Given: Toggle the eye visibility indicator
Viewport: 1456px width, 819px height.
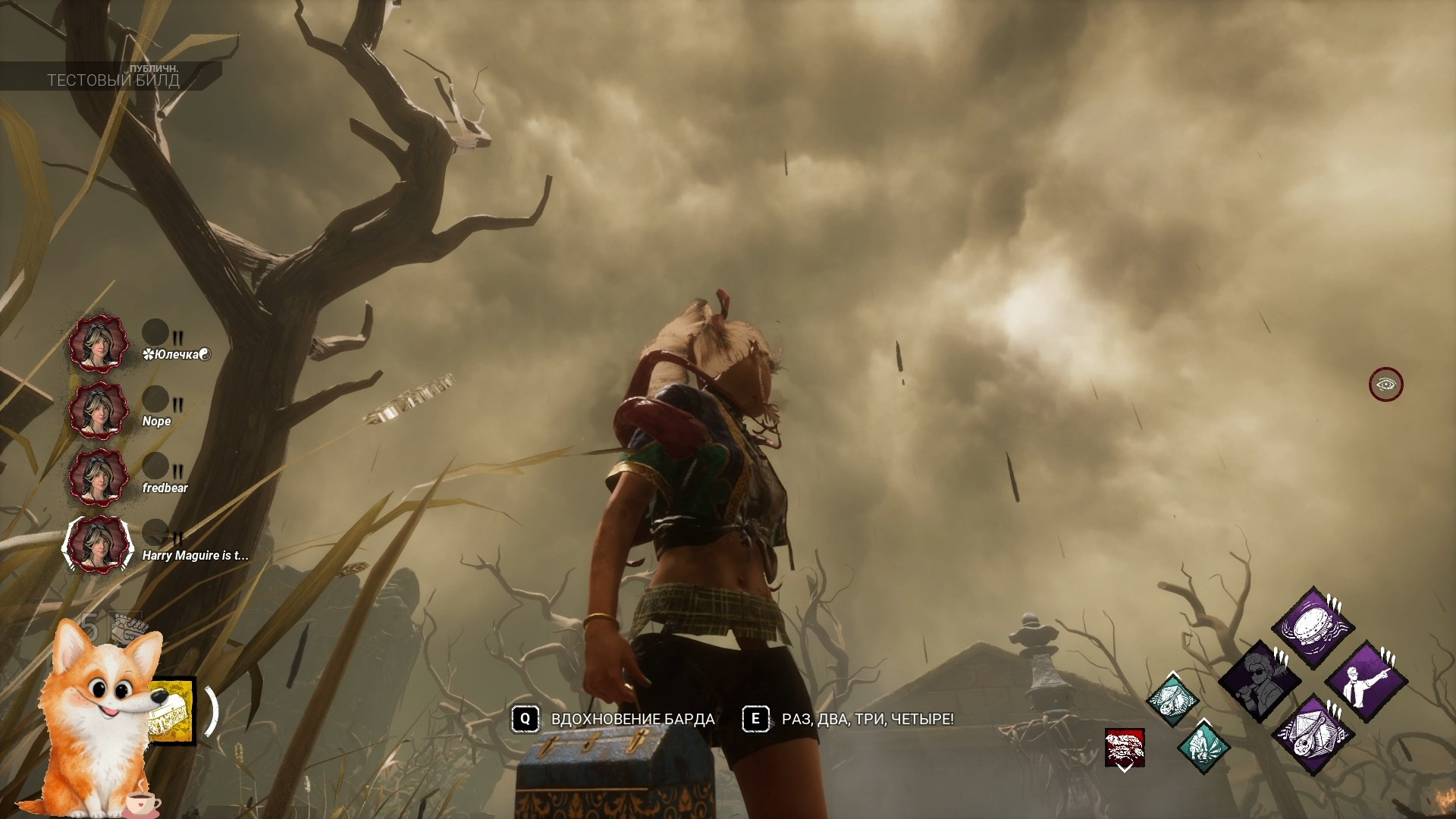Looking at the screenshot, I should click(x=1385, y=384).
